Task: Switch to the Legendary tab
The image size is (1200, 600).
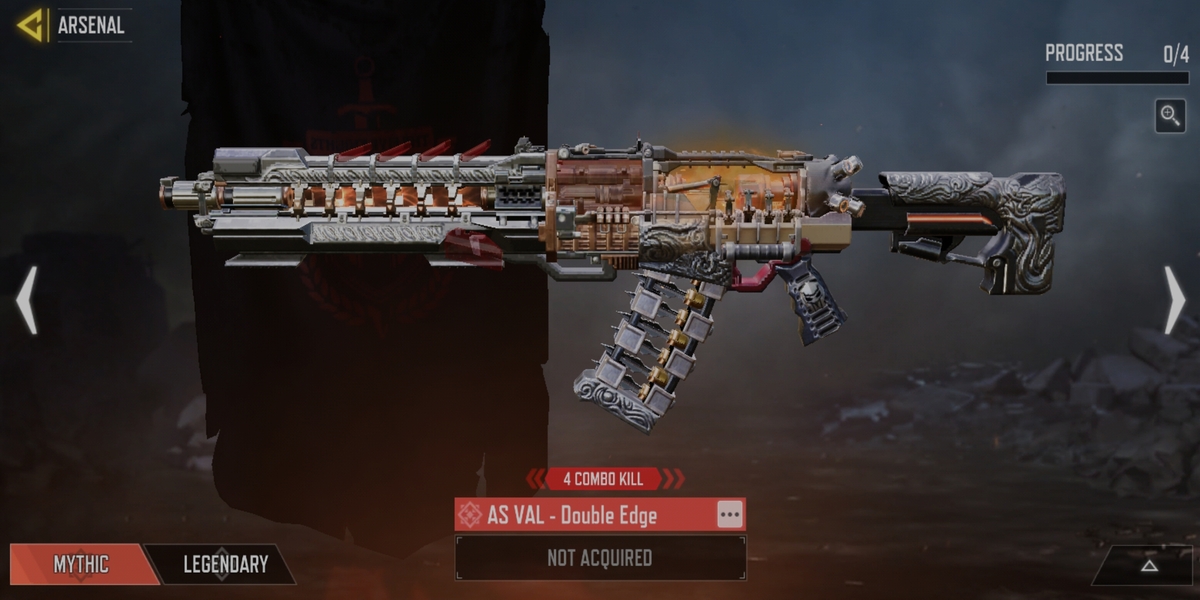Action: 225,564
